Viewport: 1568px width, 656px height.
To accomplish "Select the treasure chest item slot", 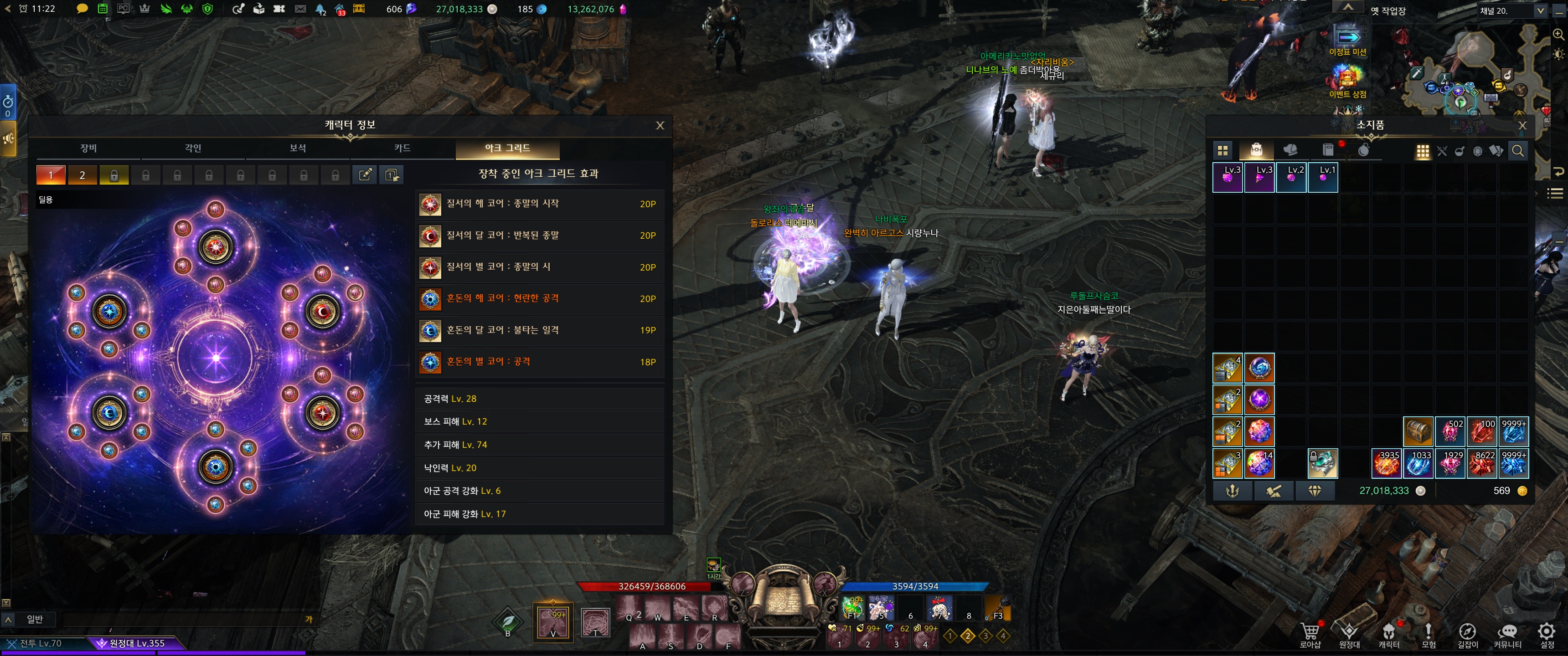I will click(x=1418, y=431).
